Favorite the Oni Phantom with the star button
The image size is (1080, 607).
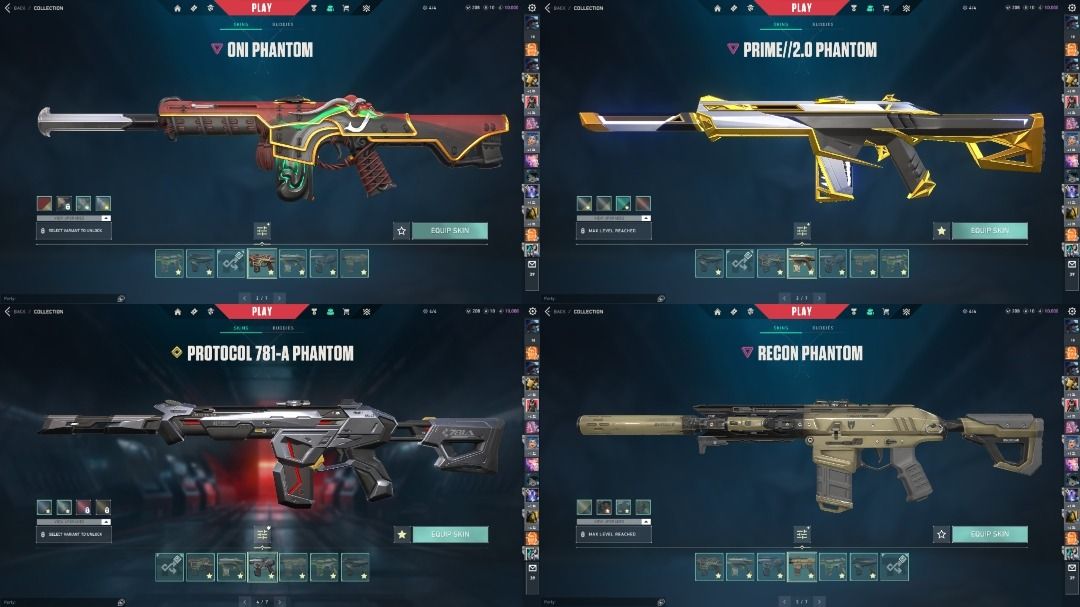[x=401, y=230]
